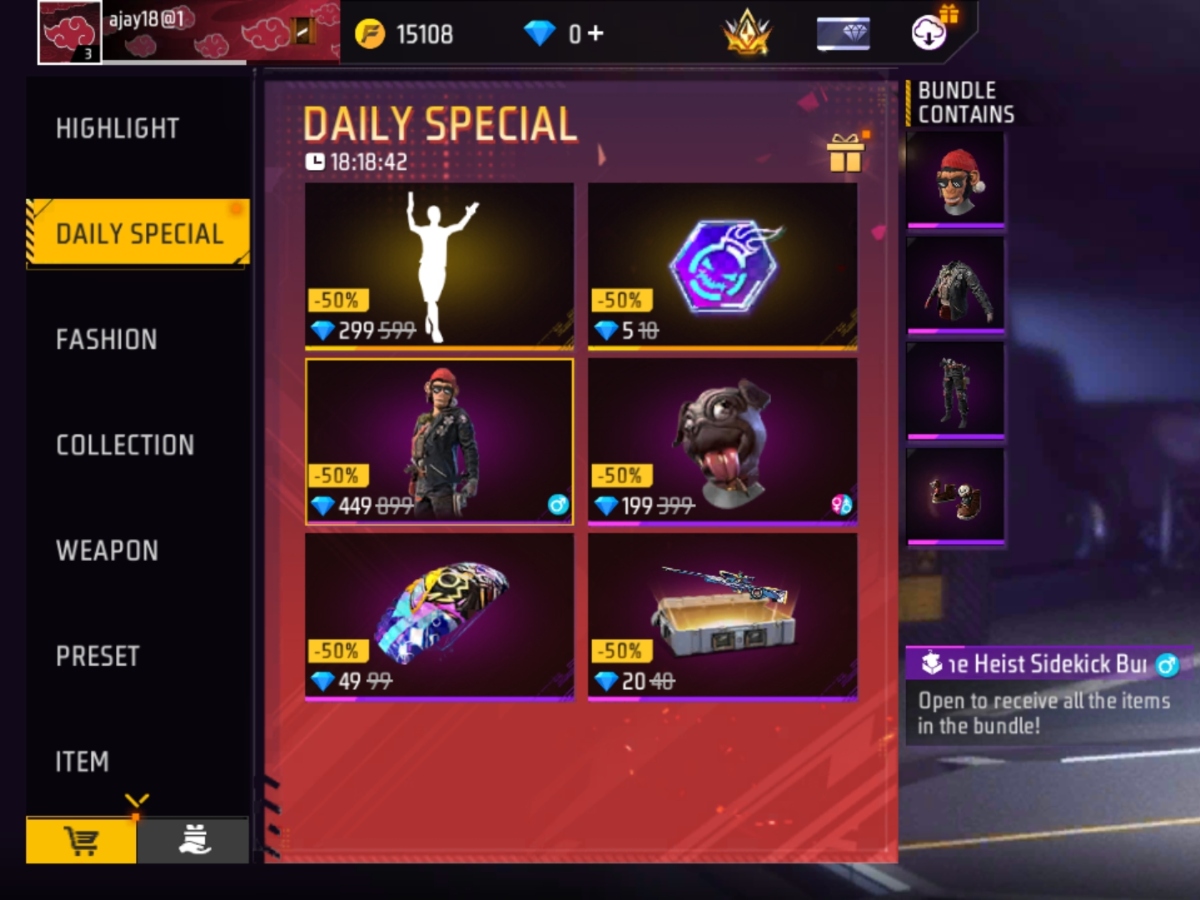Open the cloud download icon
Viewport: 1200px width, 900px height.
point(929,32)
